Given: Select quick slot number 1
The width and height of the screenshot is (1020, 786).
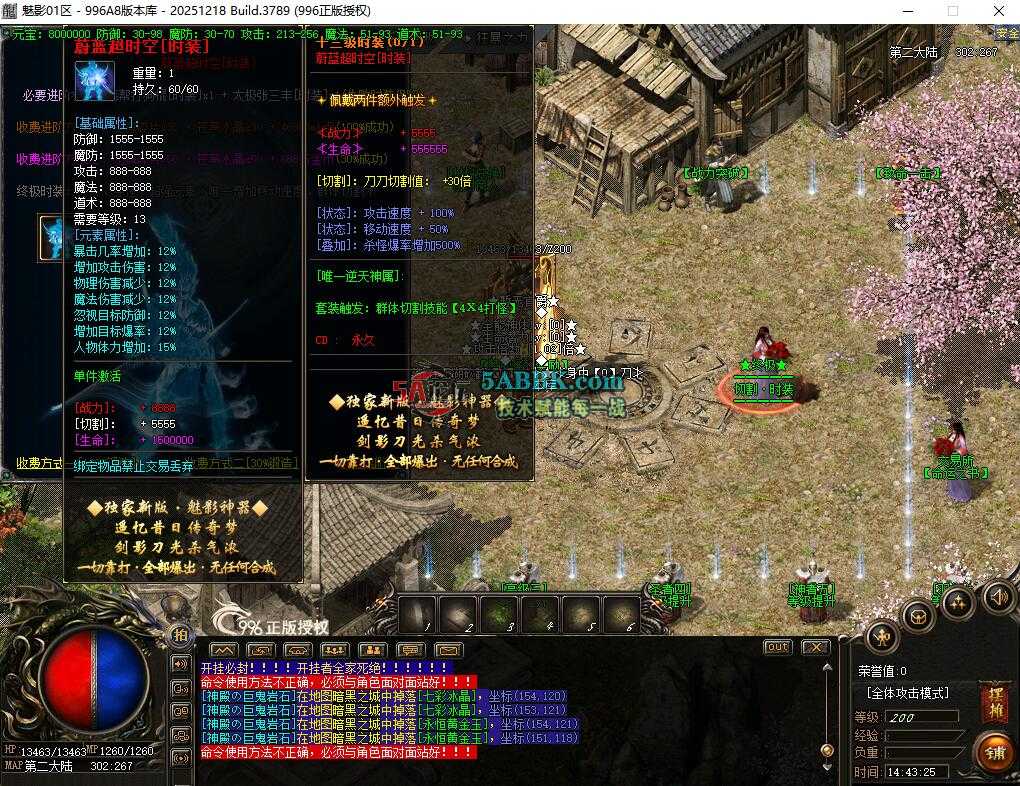Looking at the screenshot, I should click(418, 614).
